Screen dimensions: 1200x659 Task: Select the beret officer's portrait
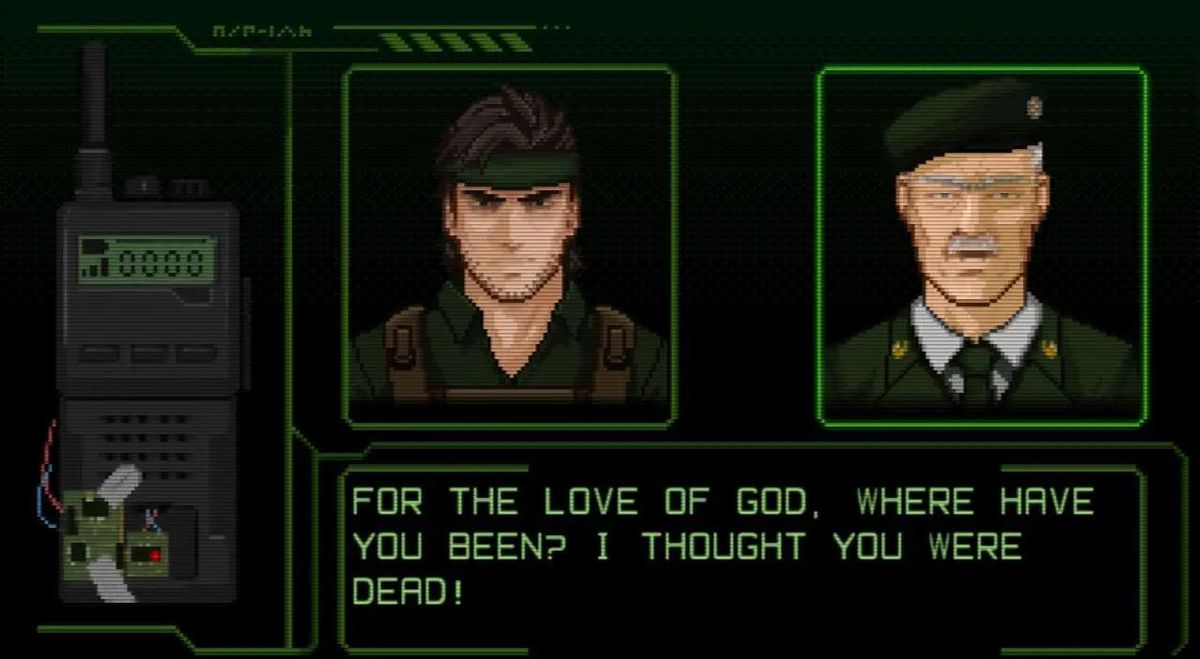[981, 246]
